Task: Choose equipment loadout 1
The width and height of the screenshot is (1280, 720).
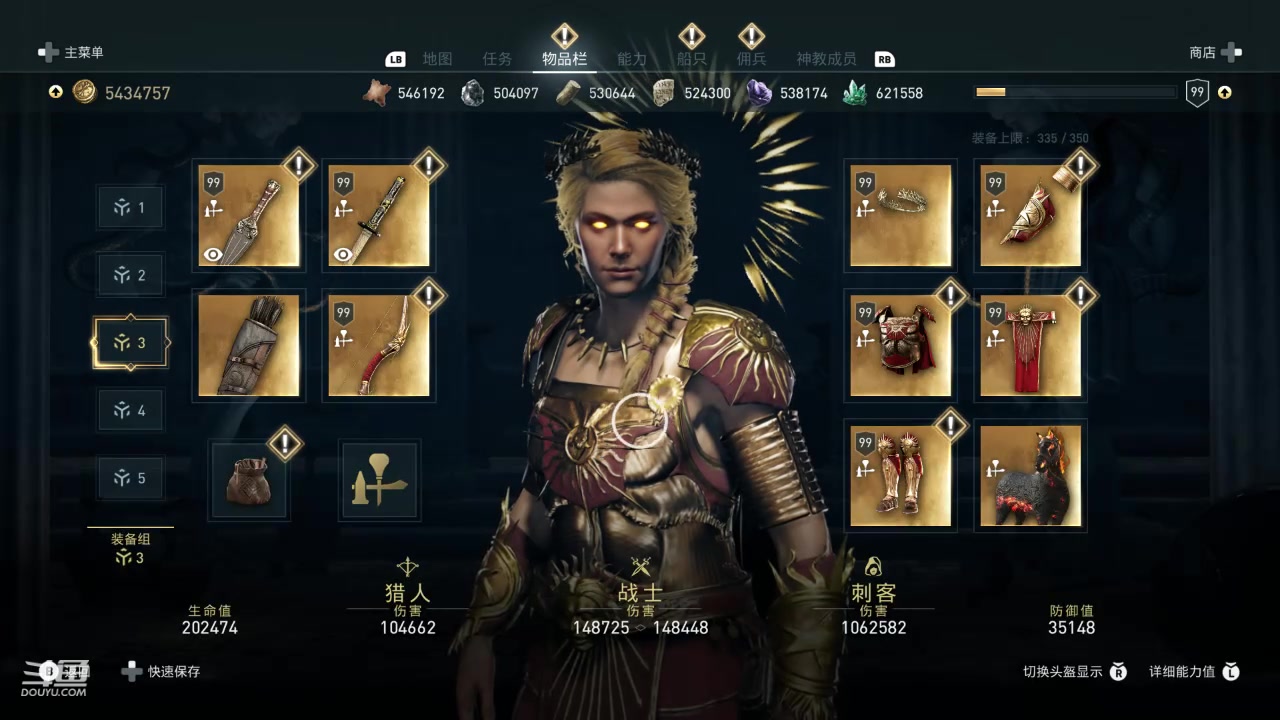Action: tap(130, 207)
